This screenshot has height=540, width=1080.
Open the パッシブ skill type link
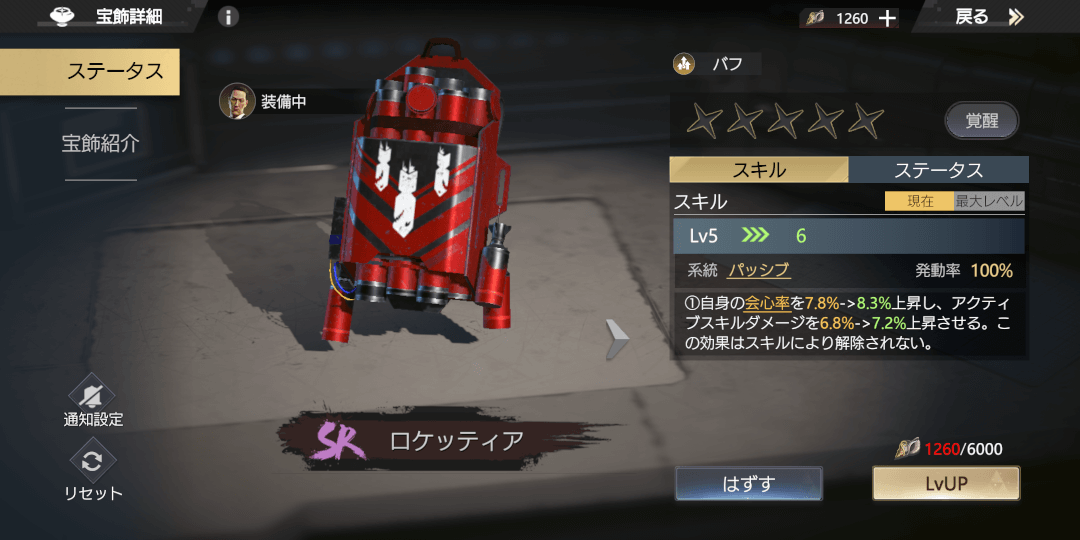(x=758, y=270)
